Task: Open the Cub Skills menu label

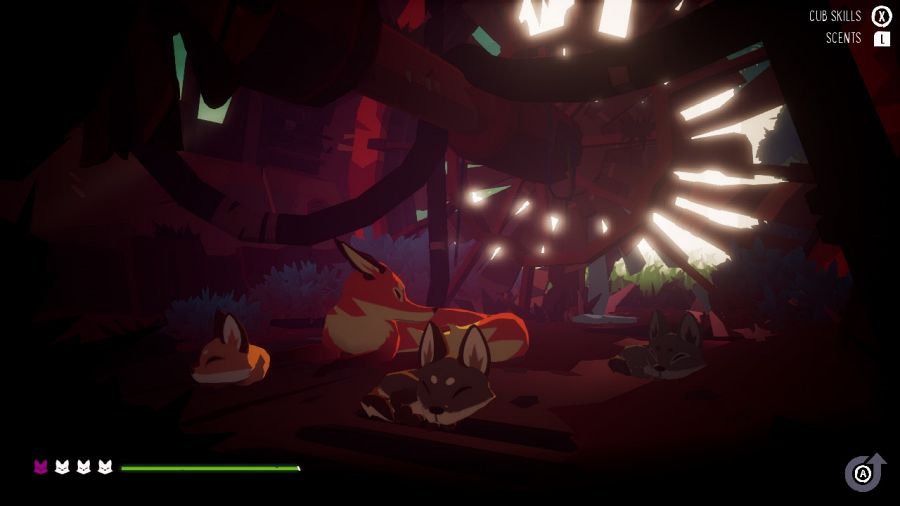Action: click(835, 16)
